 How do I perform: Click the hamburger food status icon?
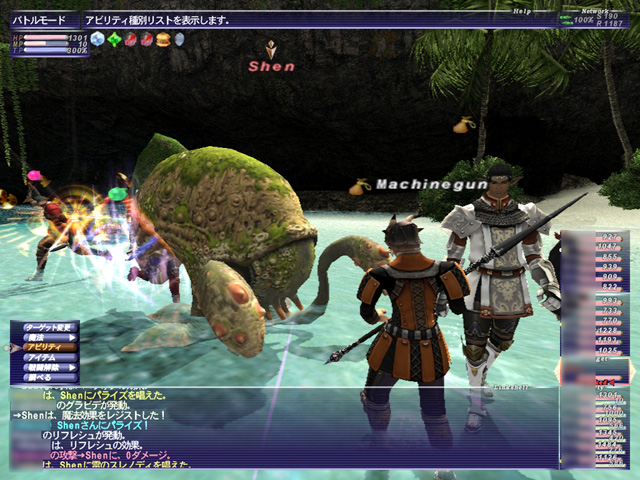[x=163, y=39]
